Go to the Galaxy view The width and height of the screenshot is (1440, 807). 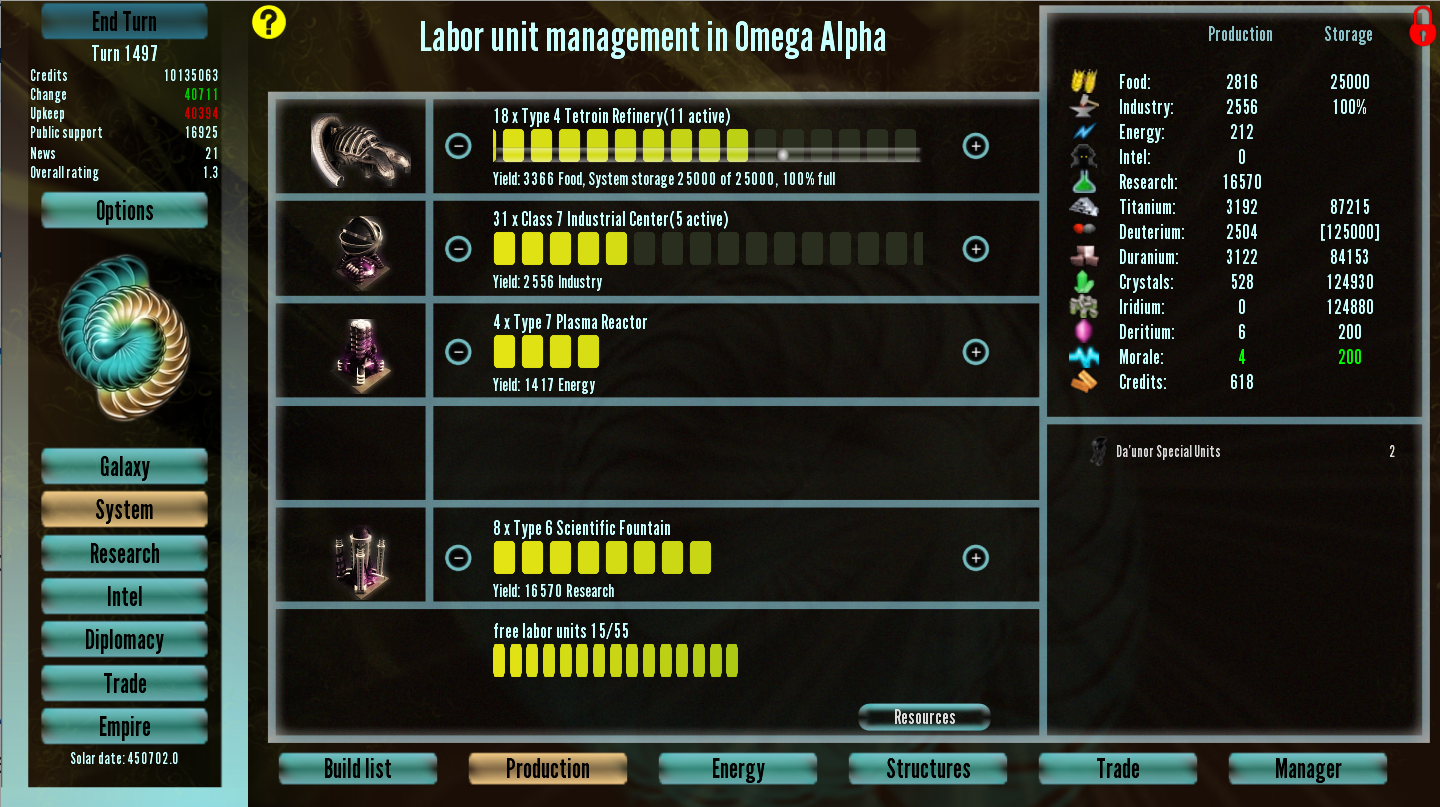[x=124, y=467]
